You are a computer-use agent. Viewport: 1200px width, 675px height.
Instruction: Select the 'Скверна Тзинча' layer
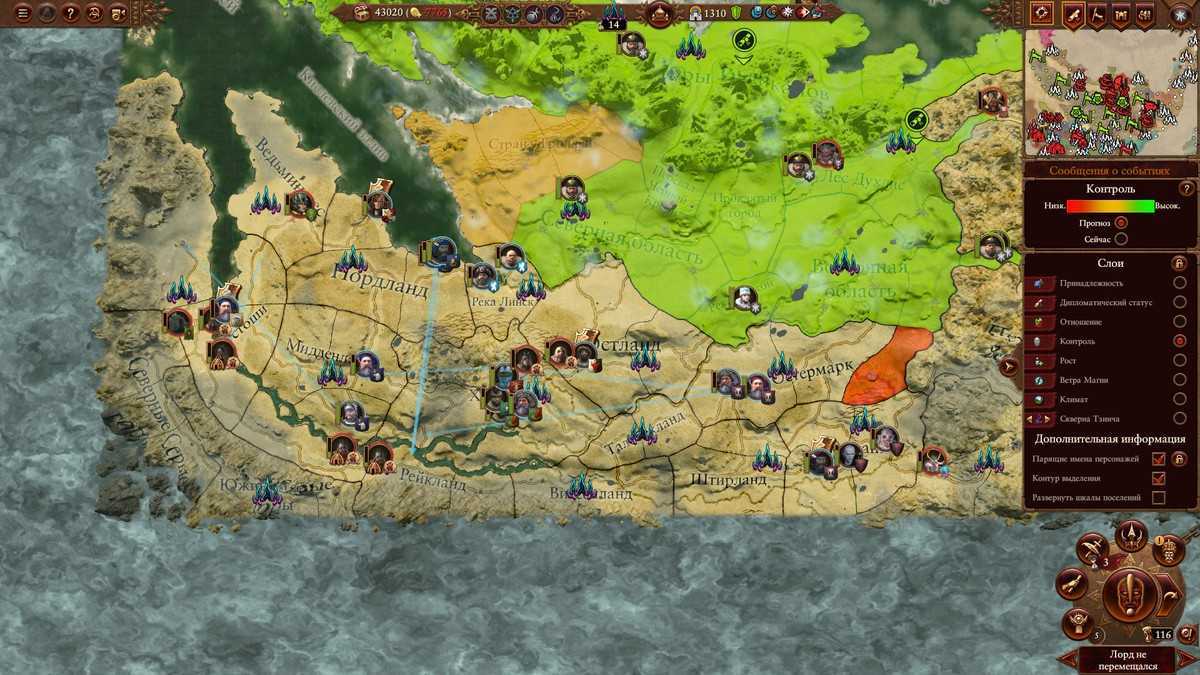1180,418
